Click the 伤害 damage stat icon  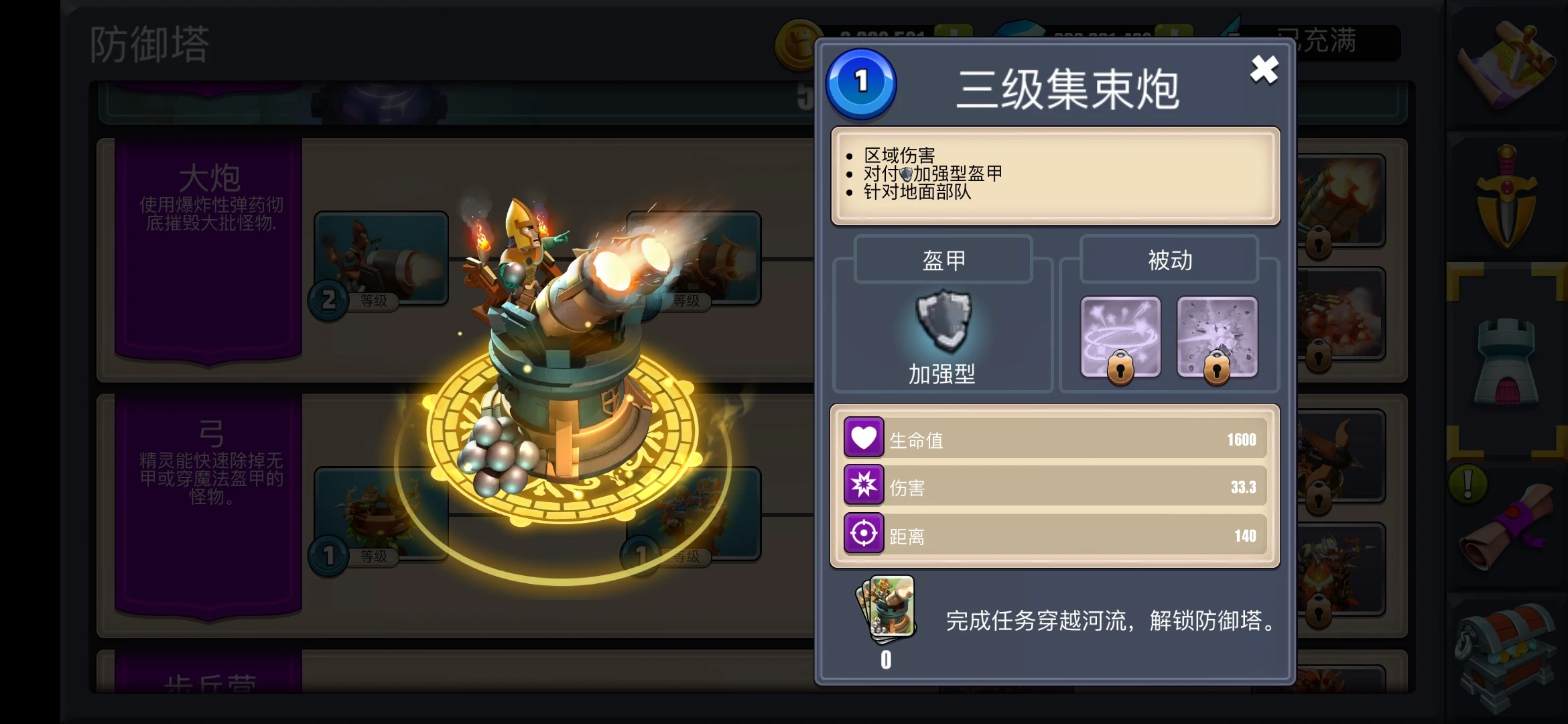coord(864,485)
